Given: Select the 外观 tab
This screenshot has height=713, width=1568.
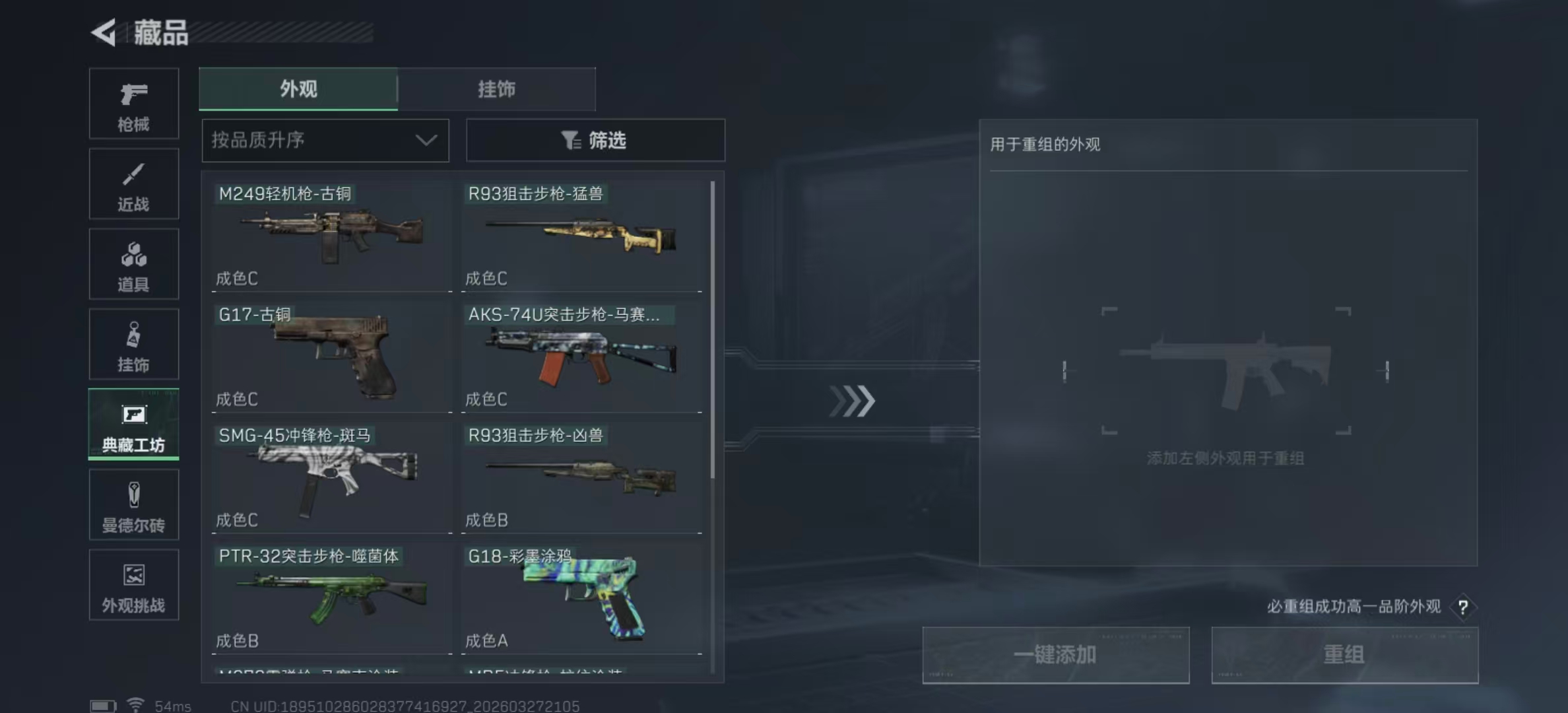Looking at the screenshot, I should point(298,89).
